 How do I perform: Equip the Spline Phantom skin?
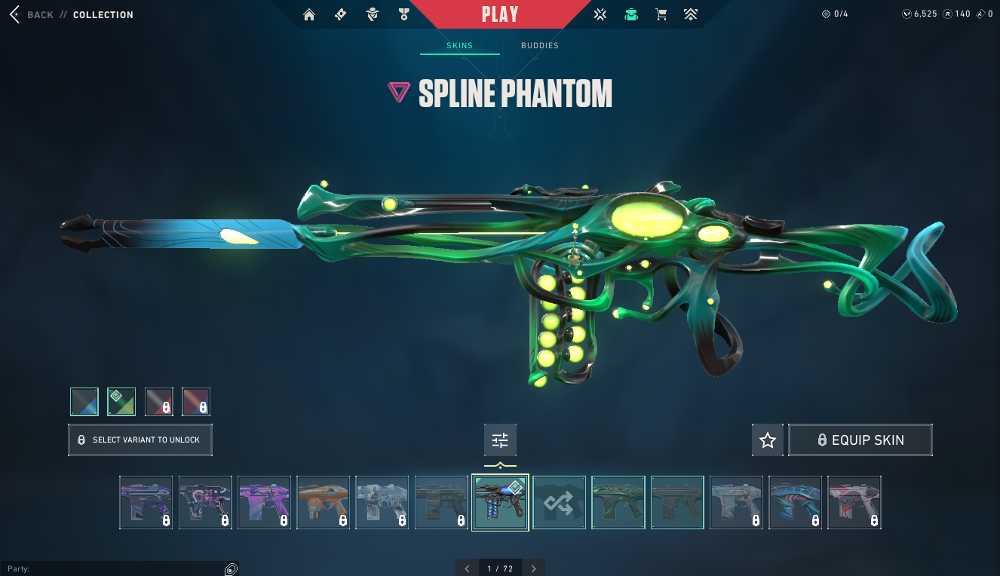pyautogui.click(x=860, y=440)
